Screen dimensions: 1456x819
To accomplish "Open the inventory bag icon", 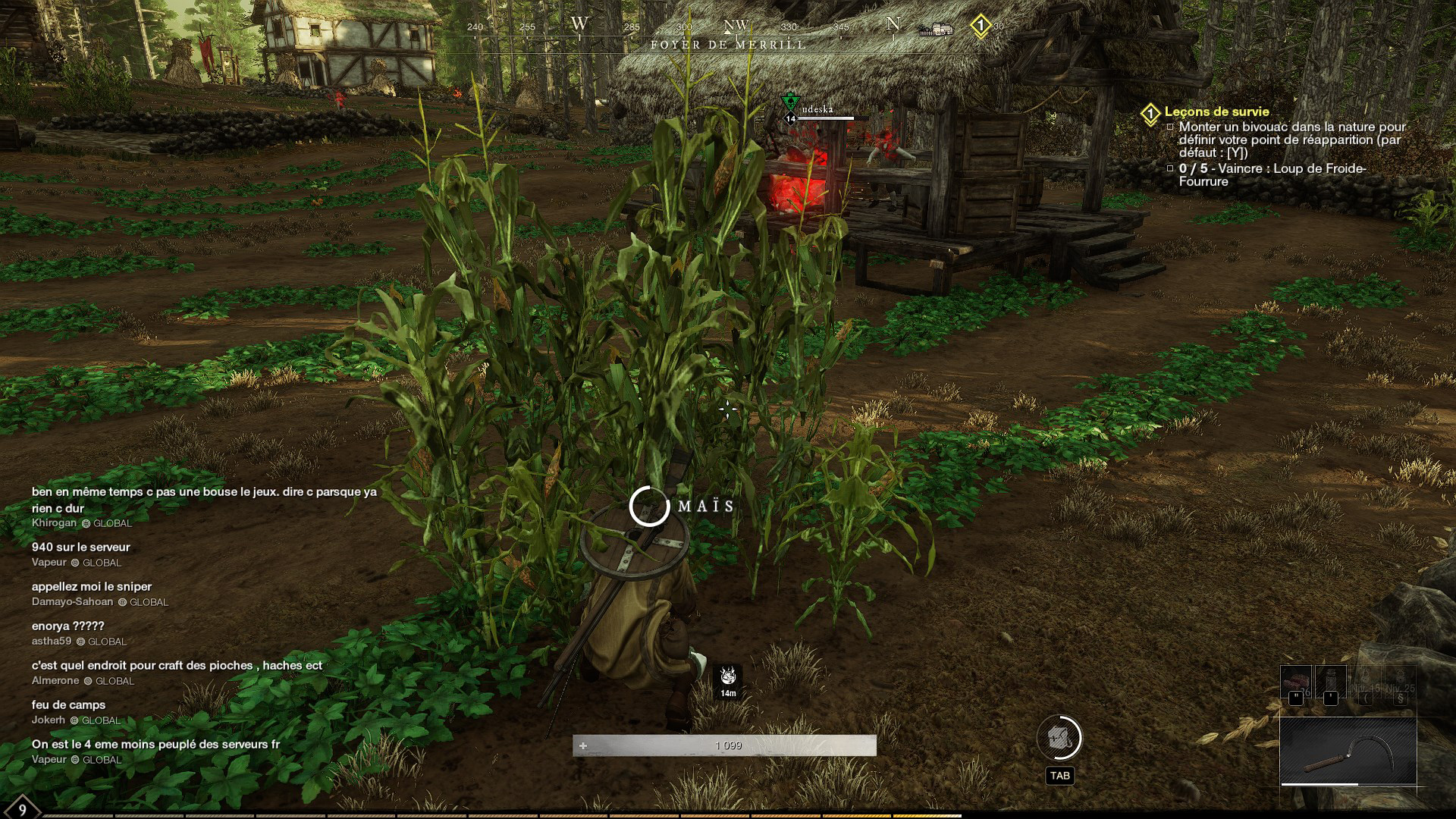I will [x=1059, y=738].
